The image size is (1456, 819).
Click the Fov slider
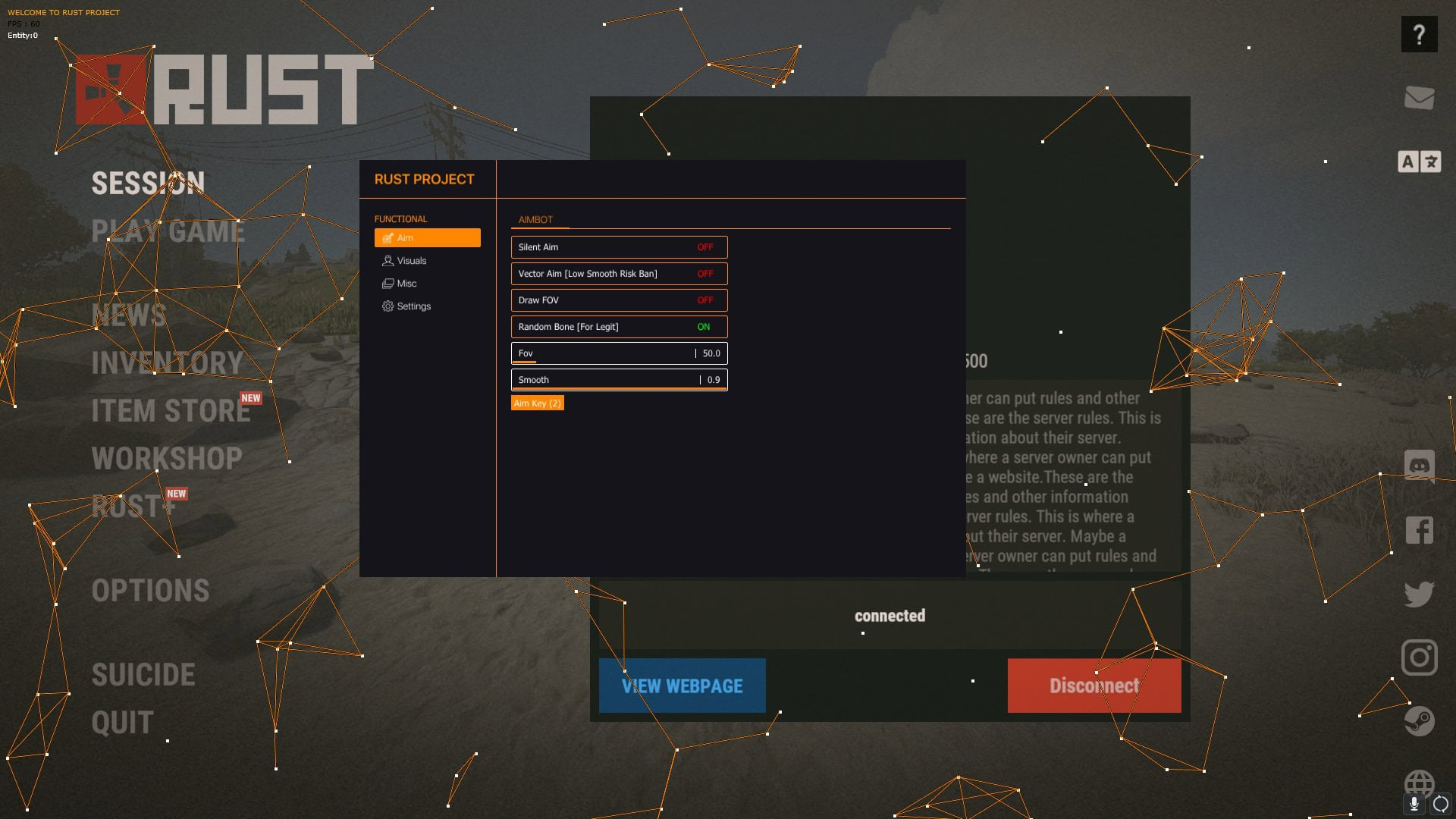(619, 353)
